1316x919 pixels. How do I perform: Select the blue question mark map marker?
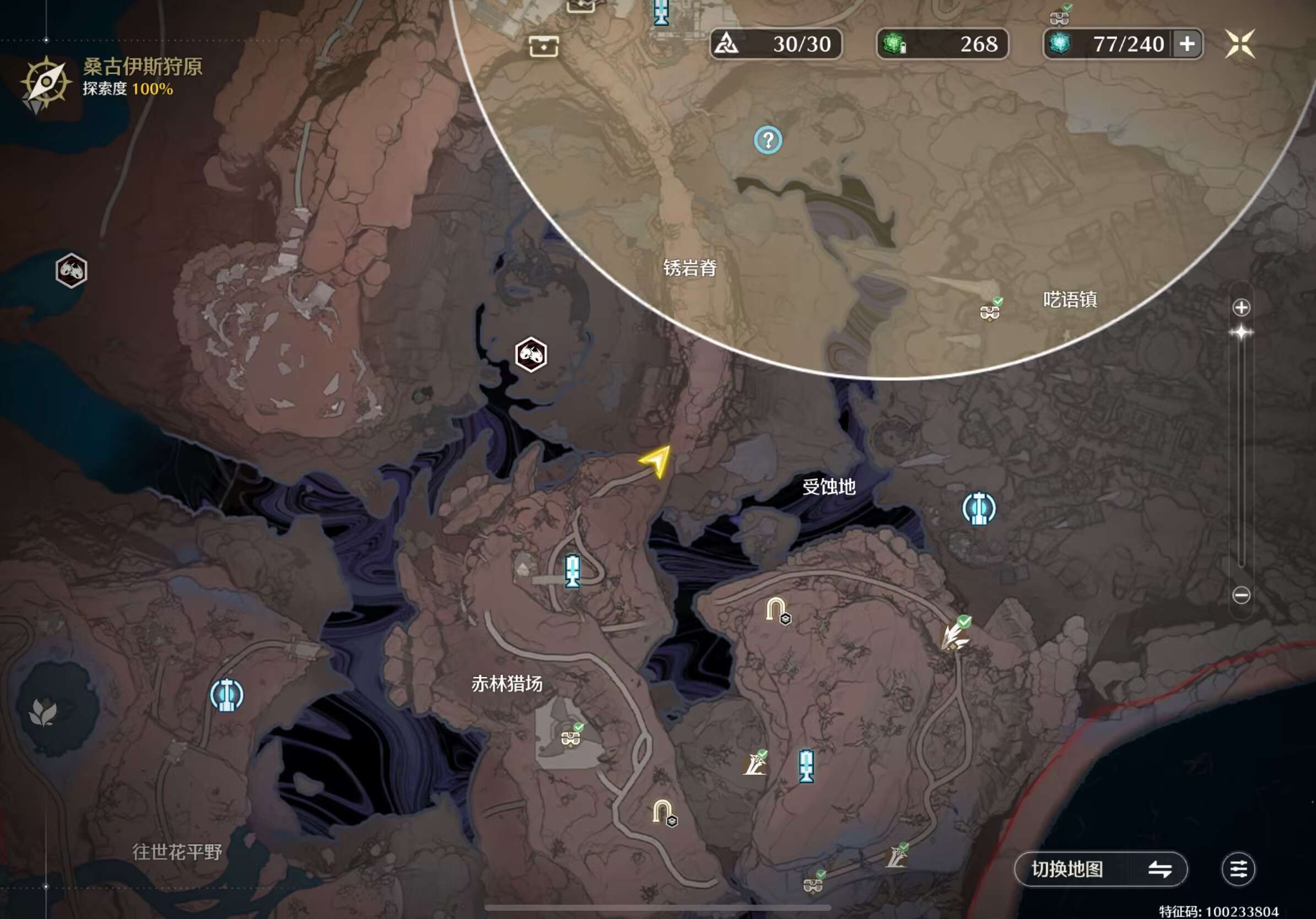click(x=768, y=140)
